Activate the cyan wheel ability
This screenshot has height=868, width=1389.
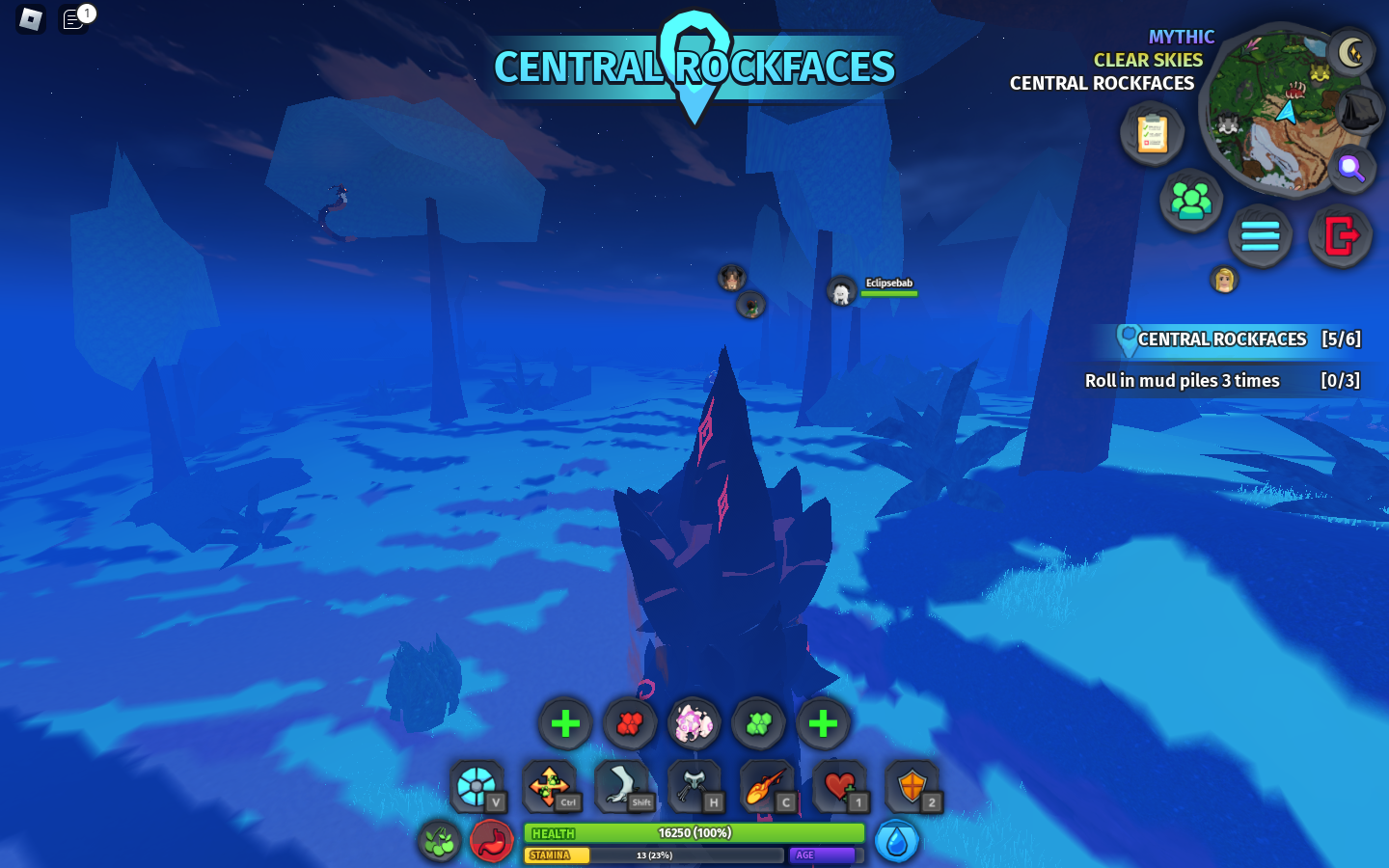477,787
